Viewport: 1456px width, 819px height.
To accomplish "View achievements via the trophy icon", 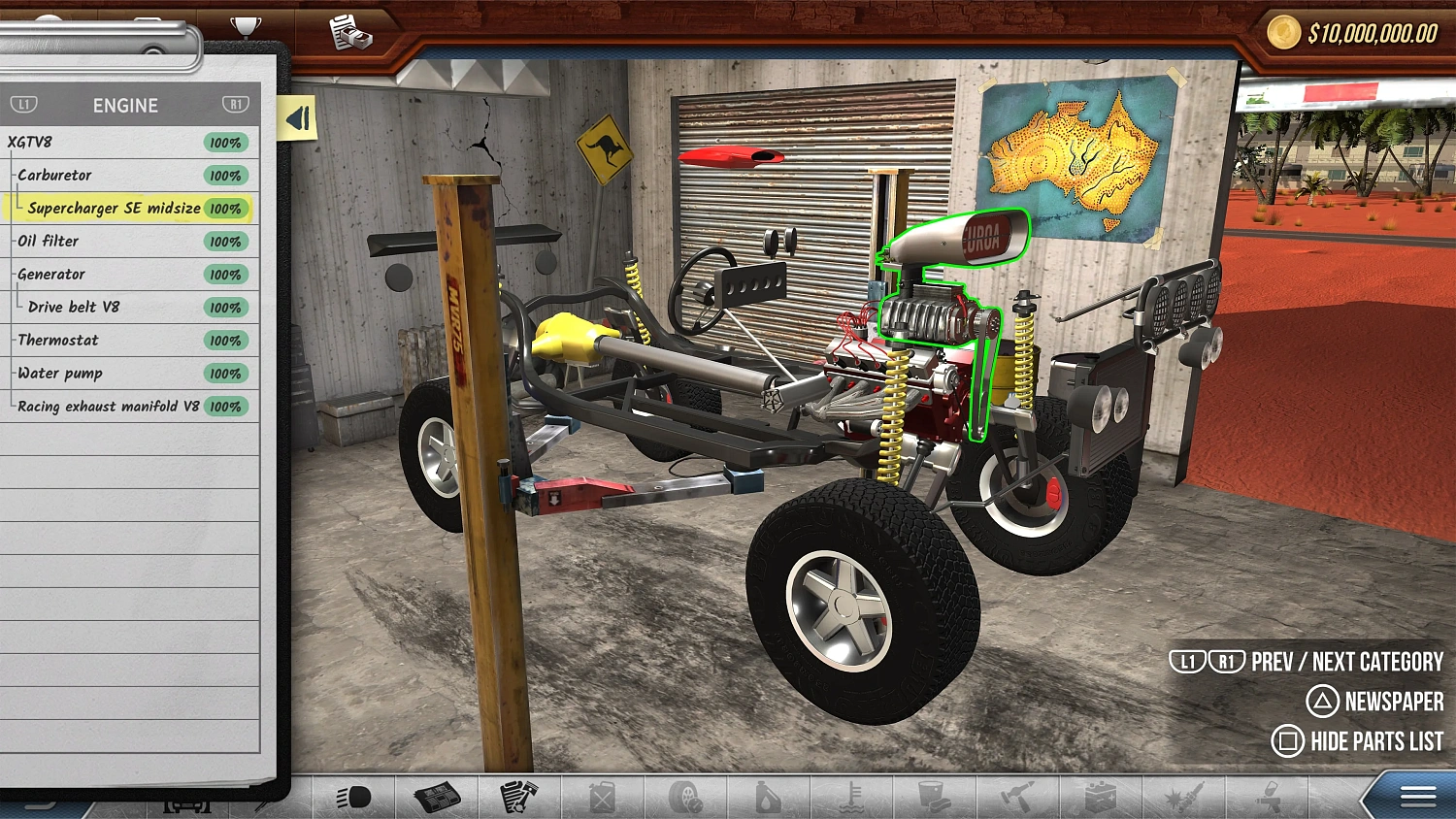I will click(245, 25).
